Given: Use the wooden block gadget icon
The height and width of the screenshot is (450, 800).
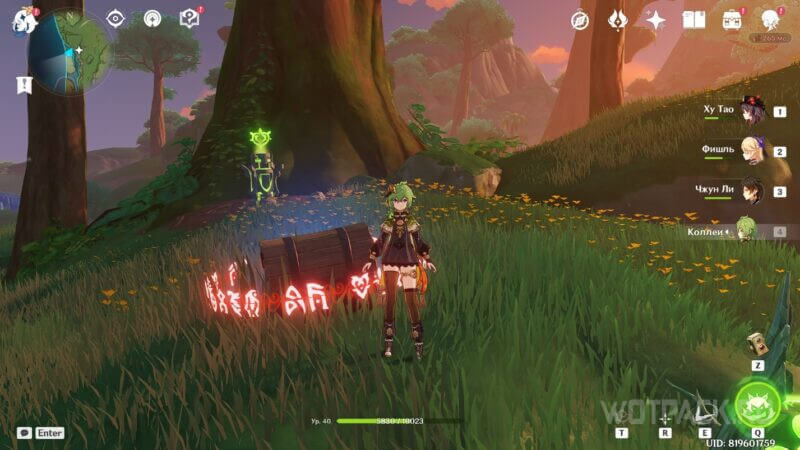Looking at the screenshot, I should pyautogui.click(x=759, y=342).
